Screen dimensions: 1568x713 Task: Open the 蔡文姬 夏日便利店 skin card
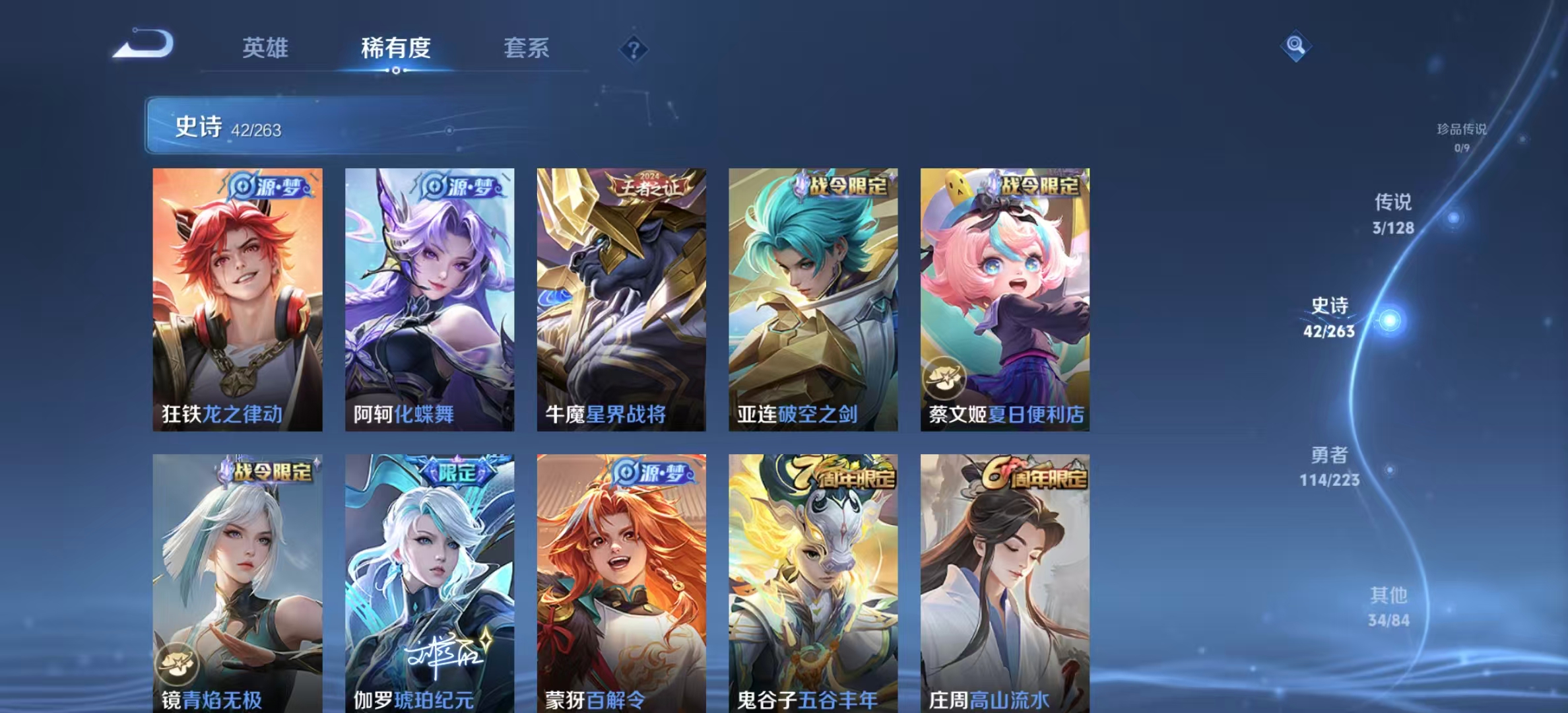pyautogui.click(x=1005, y=299)
